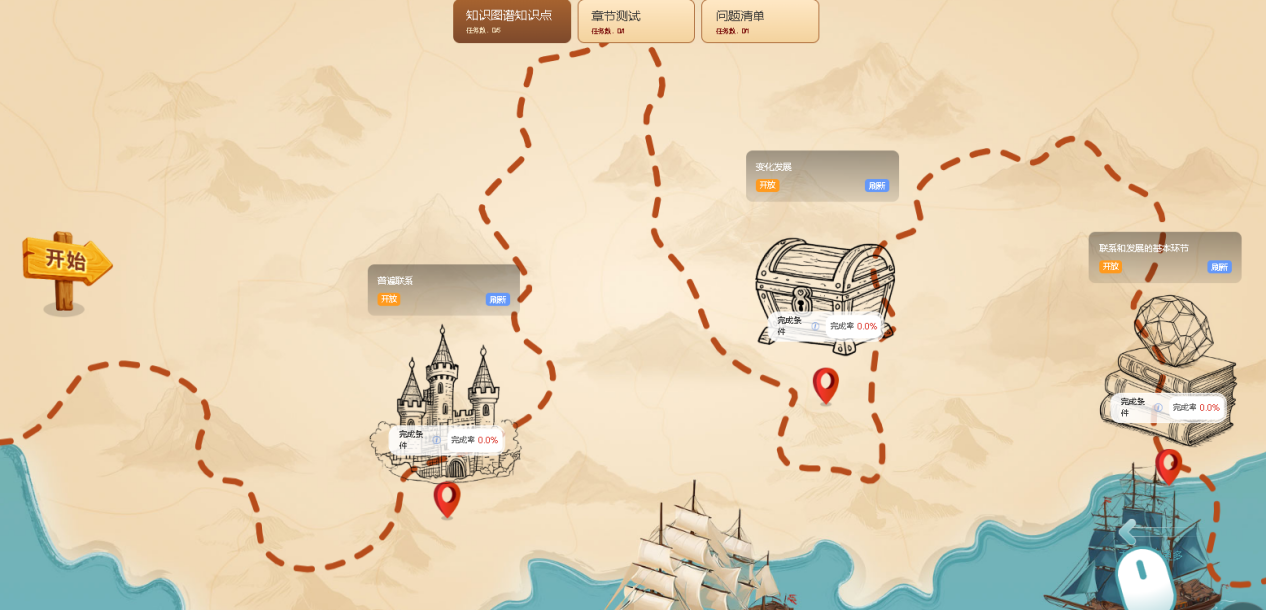Click the wooden 开始 signpost
Viewport: 1266px width, 610px height.
[x=67, y=262]
